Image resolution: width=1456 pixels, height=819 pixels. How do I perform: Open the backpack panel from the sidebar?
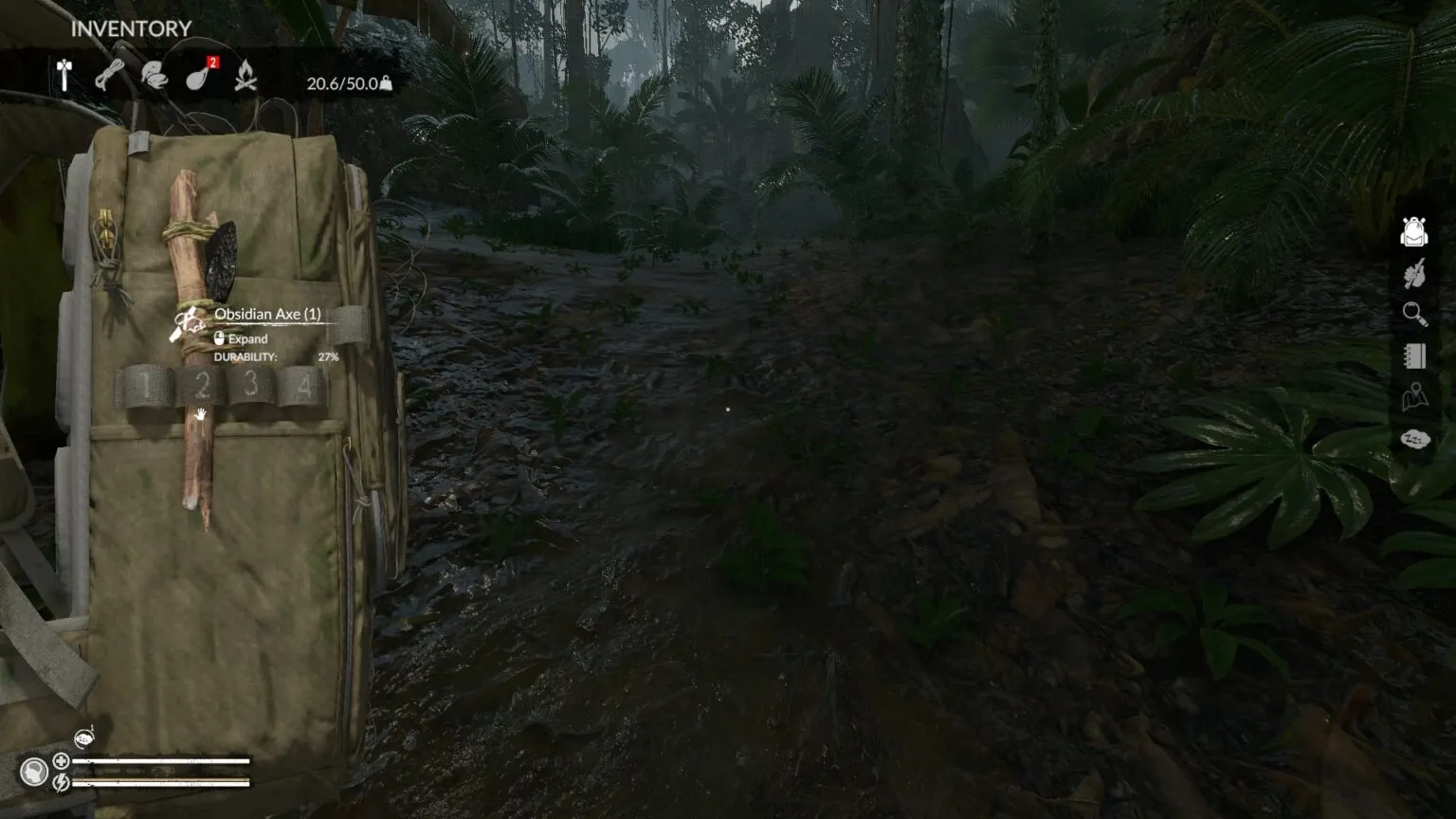[x=1412, y=230]
